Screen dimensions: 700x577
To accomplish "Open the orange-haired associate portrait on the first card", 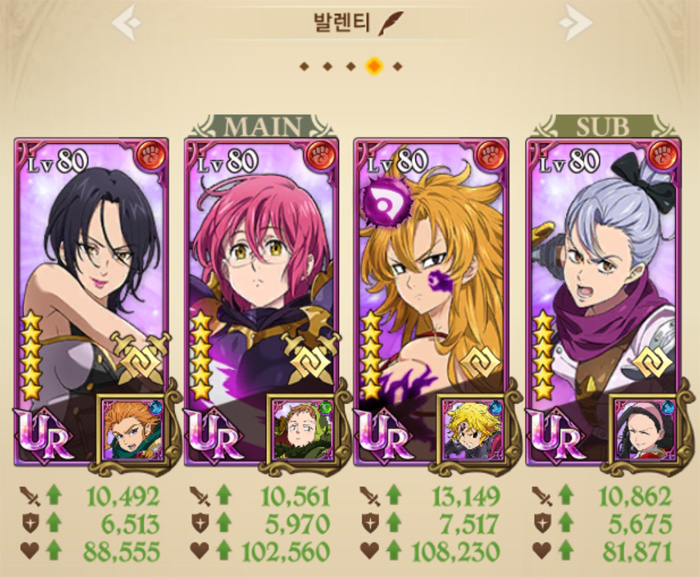I will pos(127,426).
